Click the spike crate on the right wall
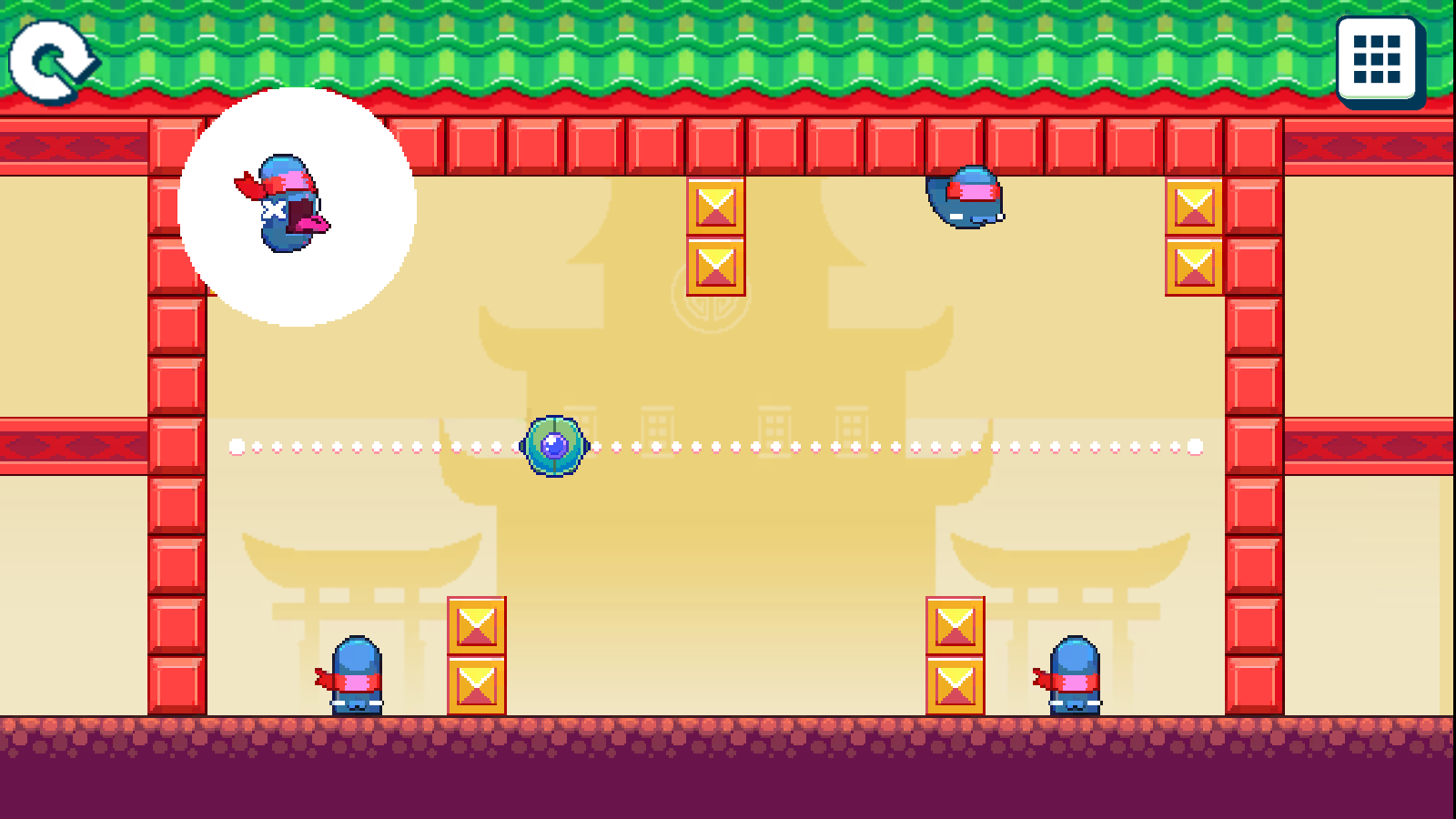The image size is (1456, 819). (1194, 207)
